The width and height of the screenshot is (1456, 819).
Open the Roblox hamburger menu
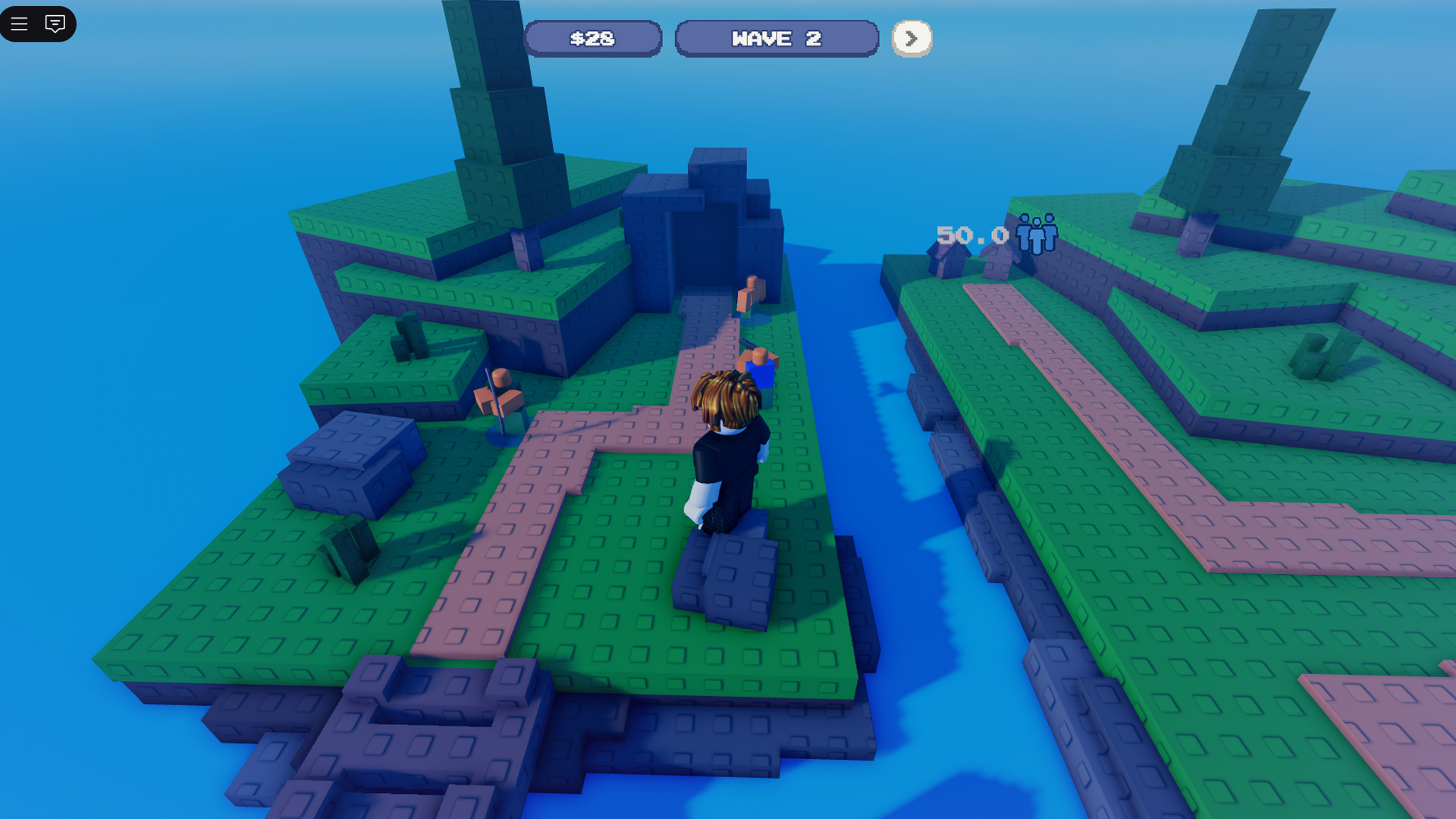click(x=20, y=24)
